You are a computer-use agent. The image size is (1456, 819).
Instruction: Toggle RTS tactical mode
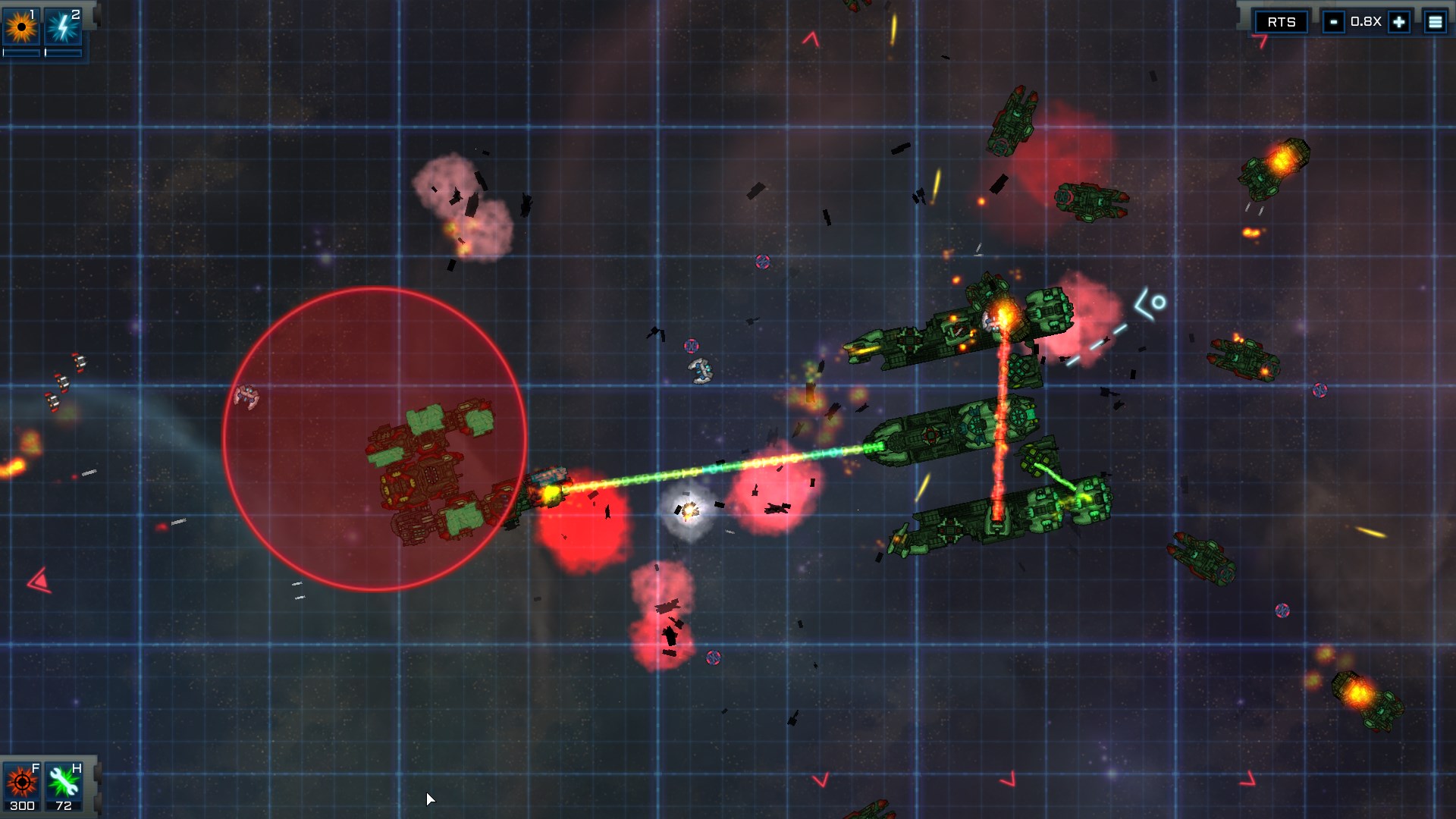coord(1282,22)
